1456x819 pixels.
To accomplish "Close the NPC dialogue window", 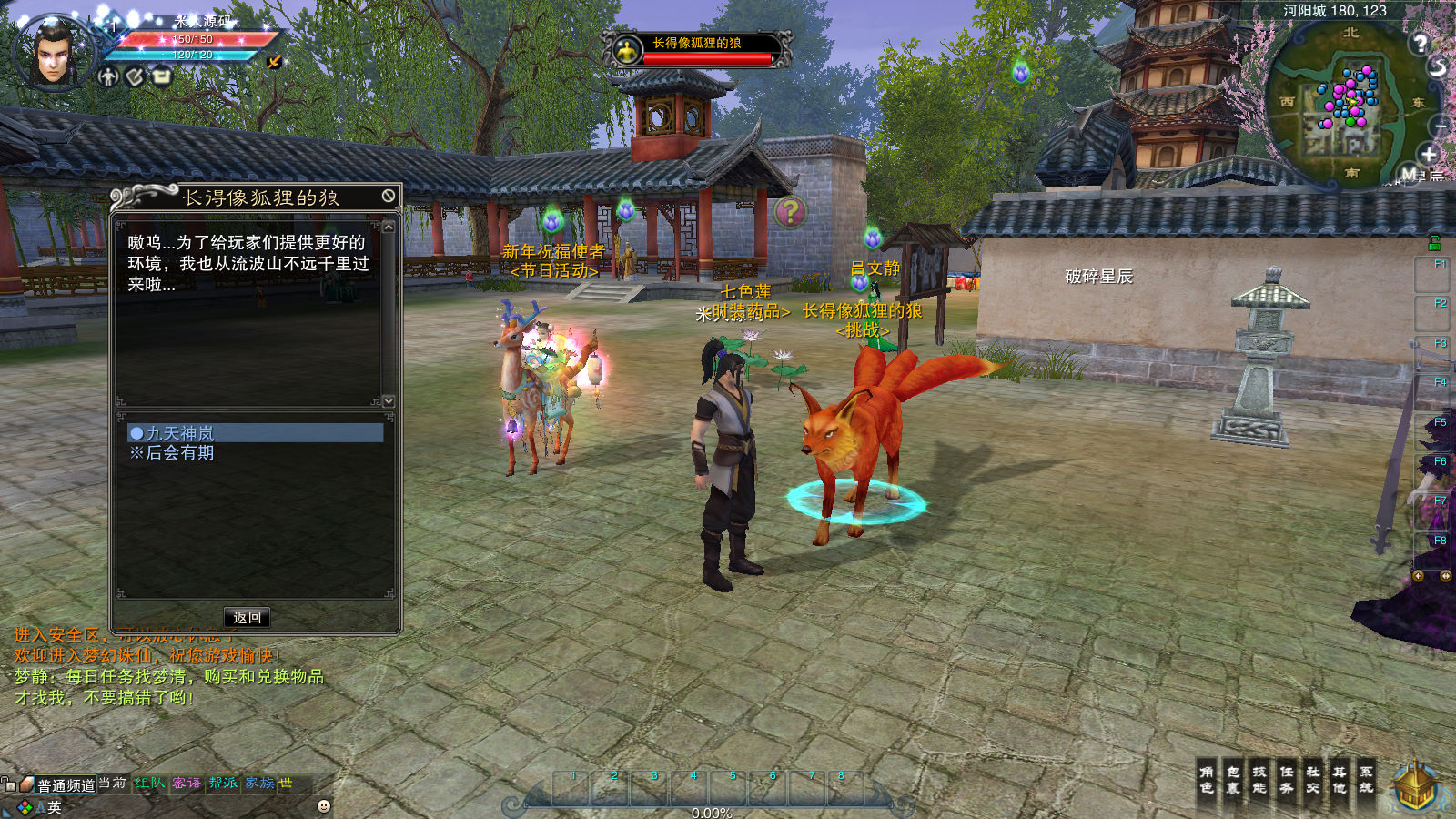I will pyautogui.click(x=389, y=196).
